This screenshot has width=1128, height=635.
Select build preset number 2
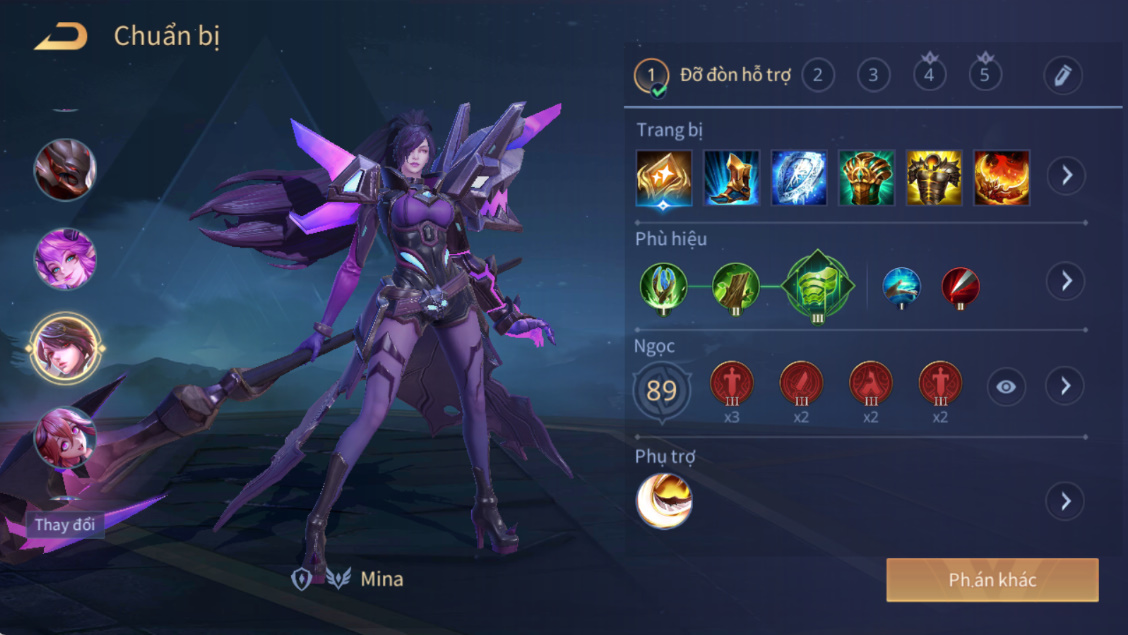(817, 75)
